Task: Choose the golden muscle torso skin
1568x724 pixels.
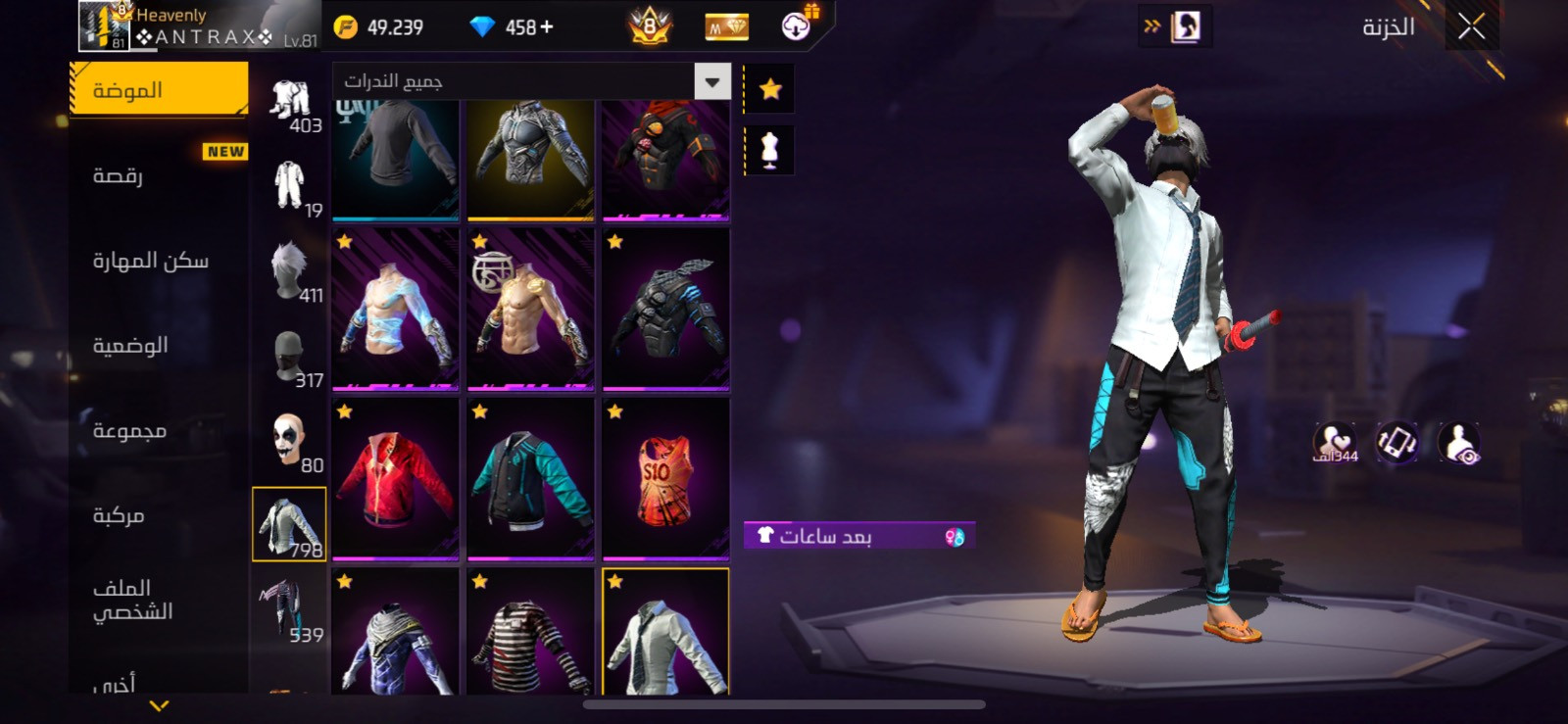Action: 531,310
